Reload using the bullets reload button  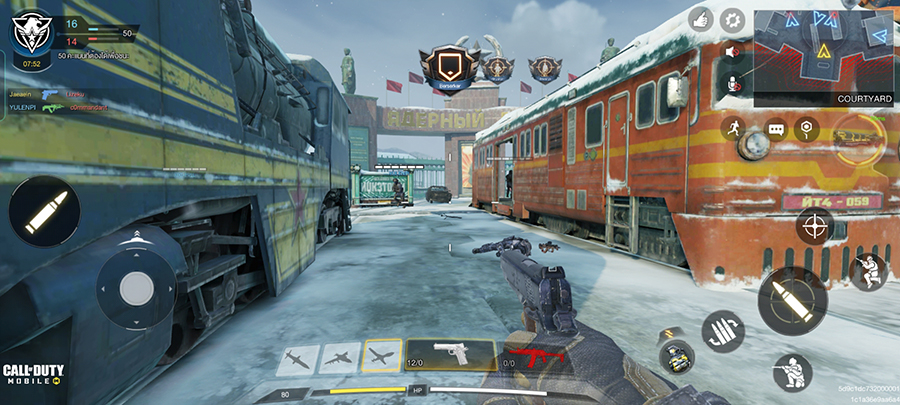pyautogui.click(x=723, y=332)
